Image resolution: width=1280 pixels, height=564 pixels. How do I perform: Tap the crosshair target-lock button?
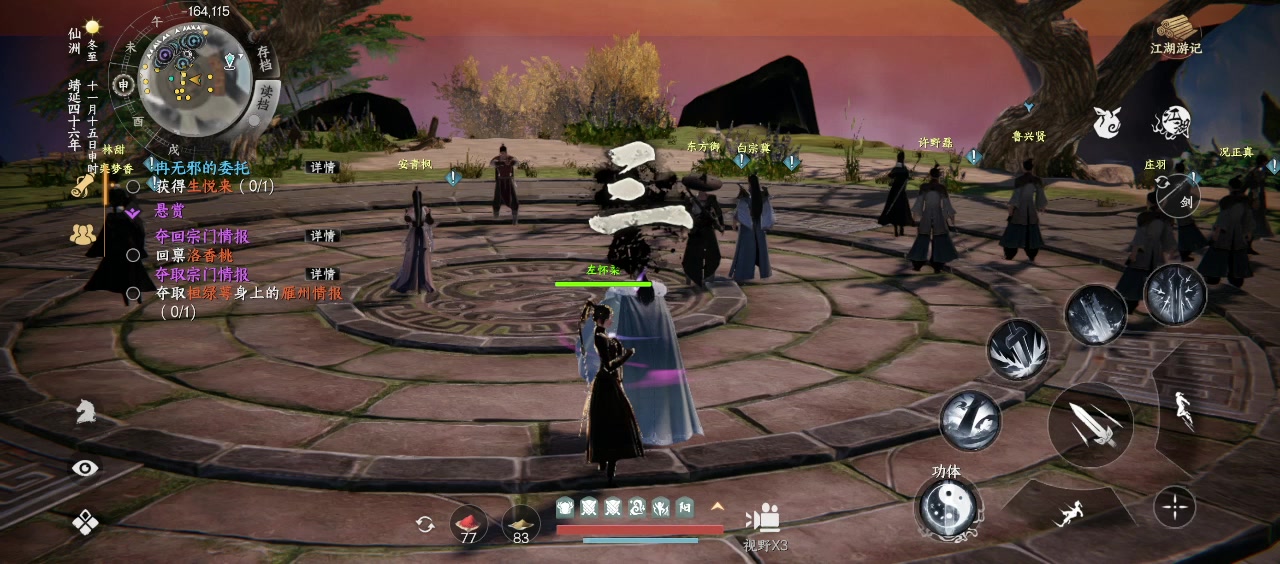[1174, 508]
